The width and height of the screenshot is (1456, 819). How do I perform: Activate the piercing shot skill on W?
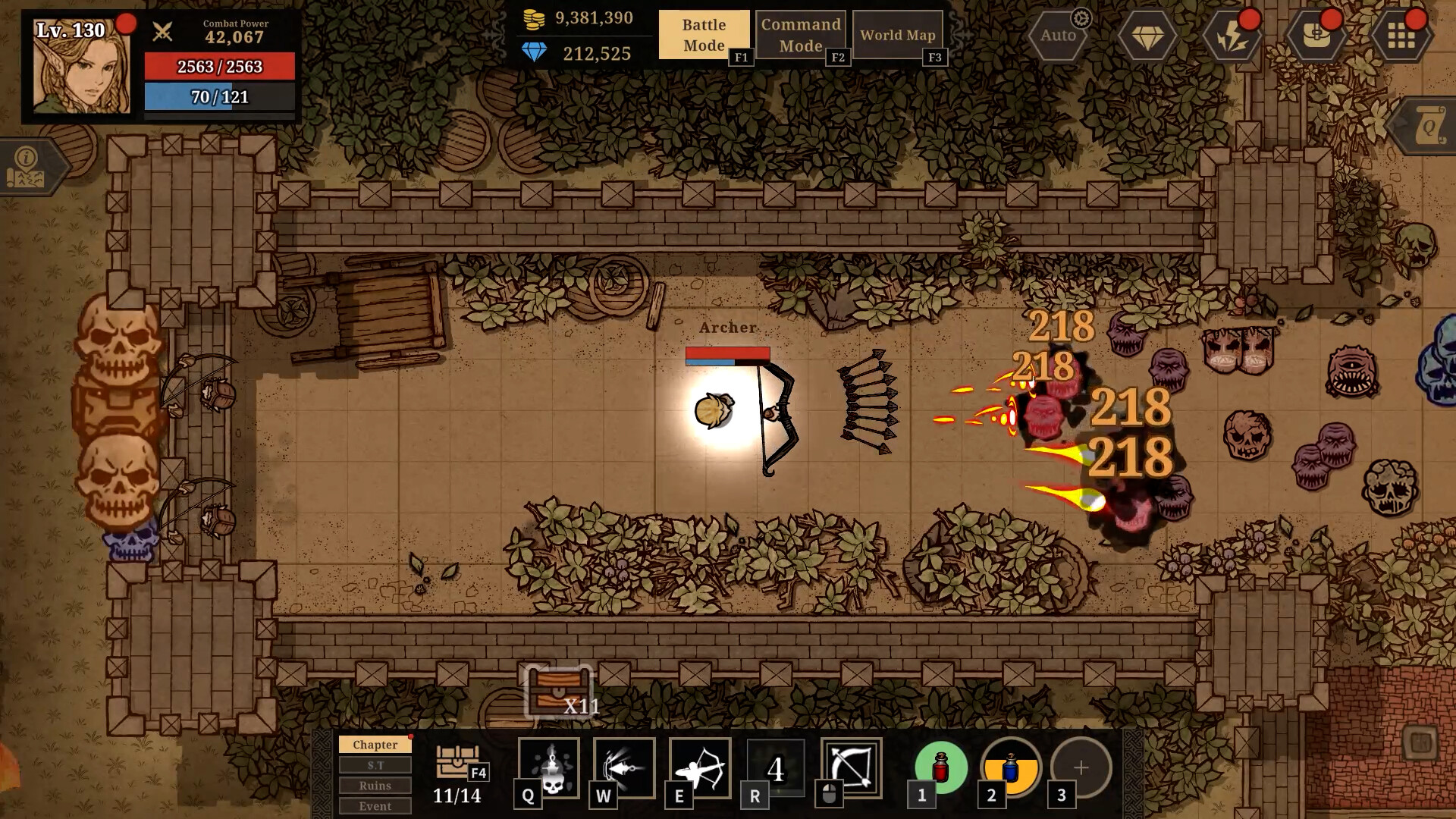(x=623, y=768)
